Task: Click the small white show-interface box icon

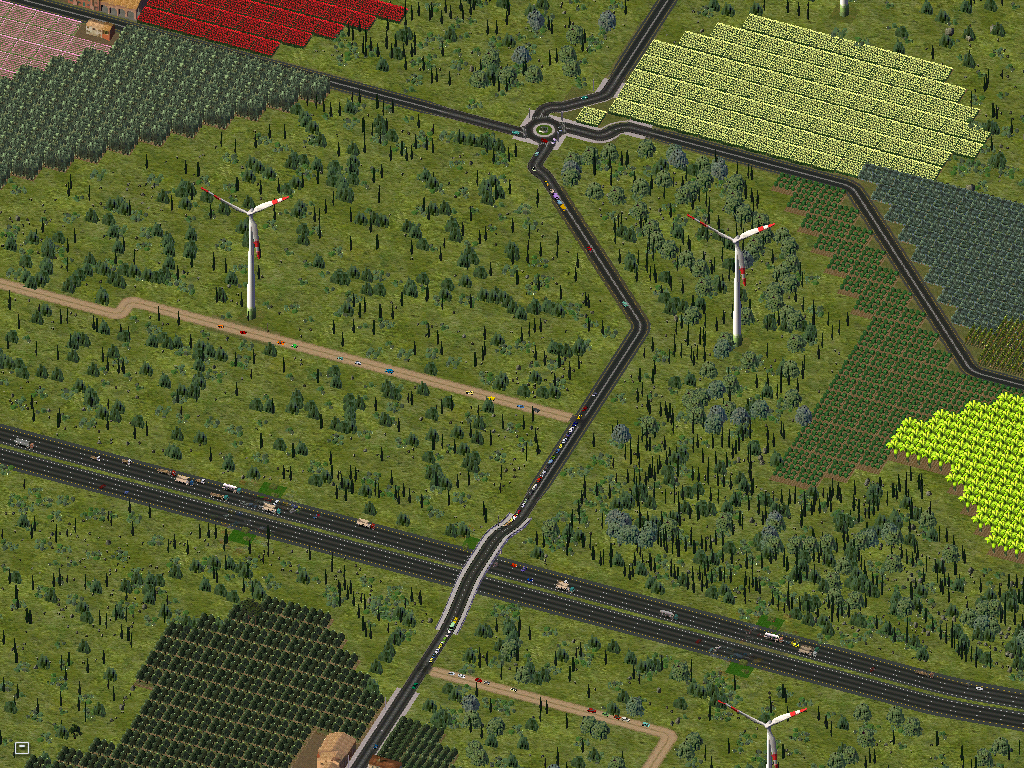Action: 22,747
